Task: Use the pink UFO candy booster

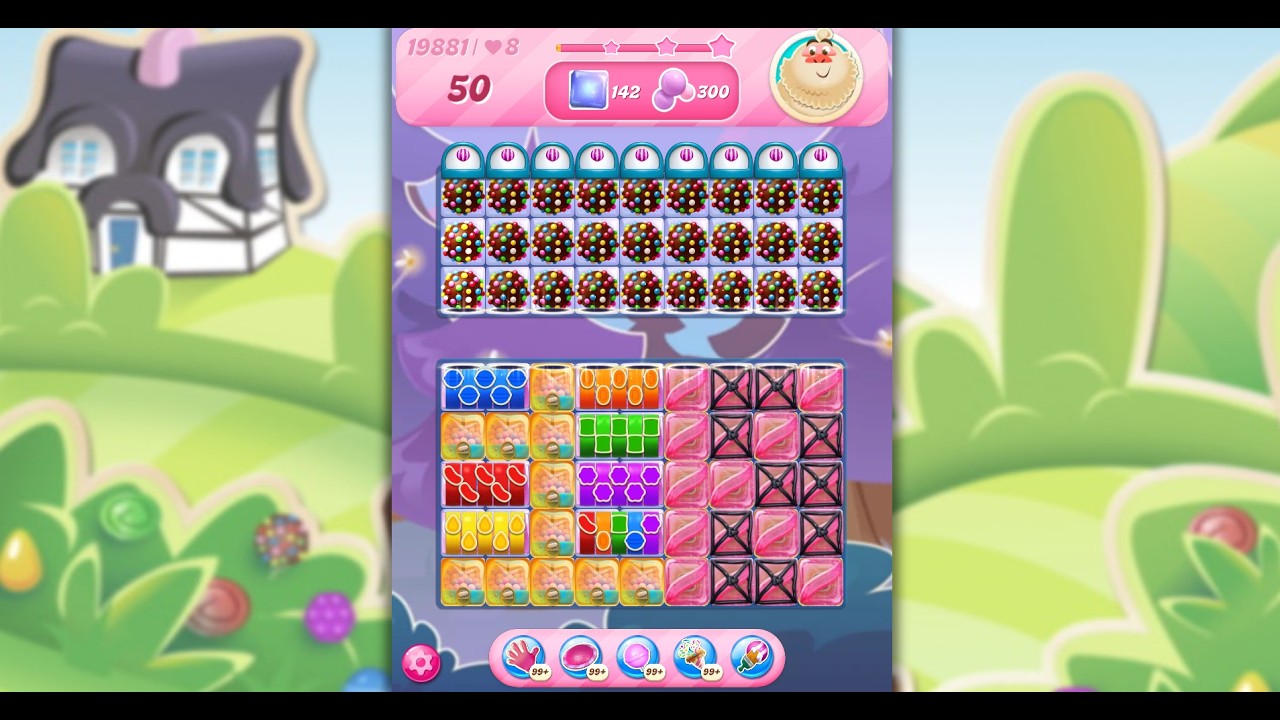Action: [580, 657]
